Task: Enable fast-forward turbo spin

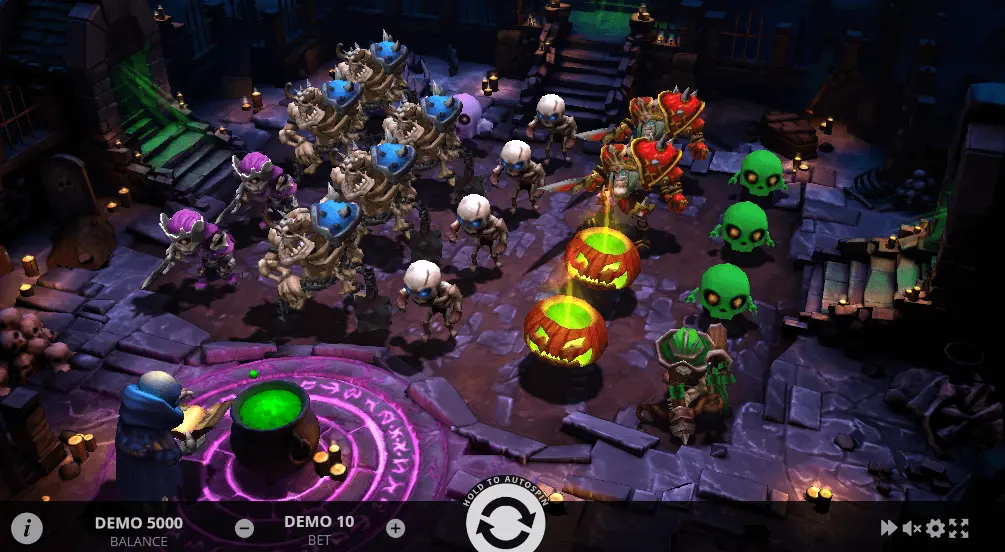Action: click(888, 528)
